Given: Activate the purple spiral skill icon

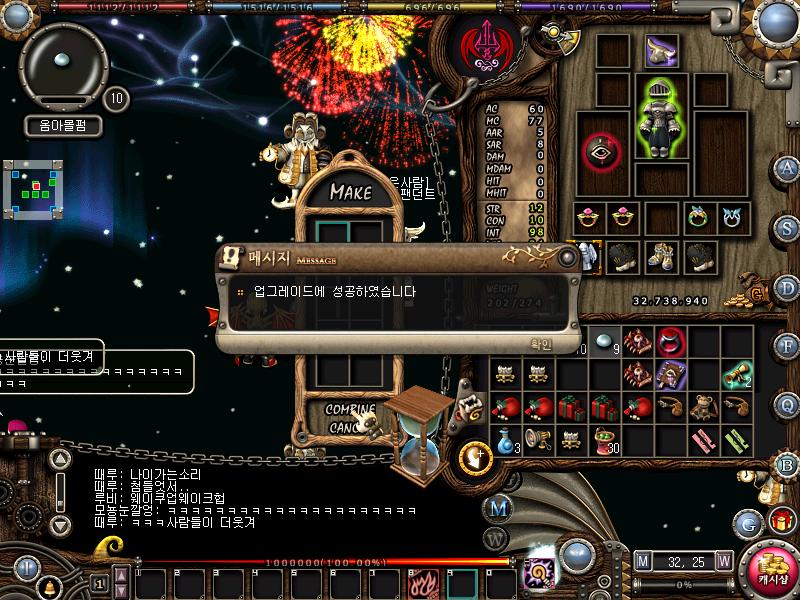Looking at the screenshot, I should (x=540, y=575).
